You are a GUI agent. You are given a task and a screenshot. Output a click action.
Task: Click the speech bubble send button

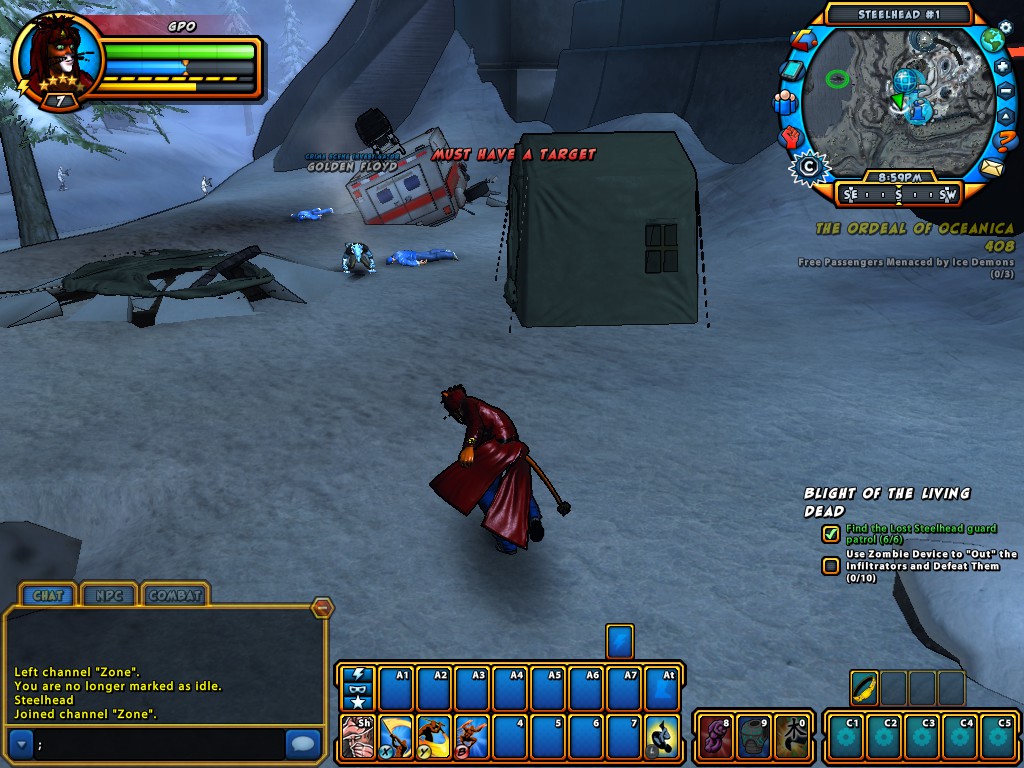coord(302,743)
